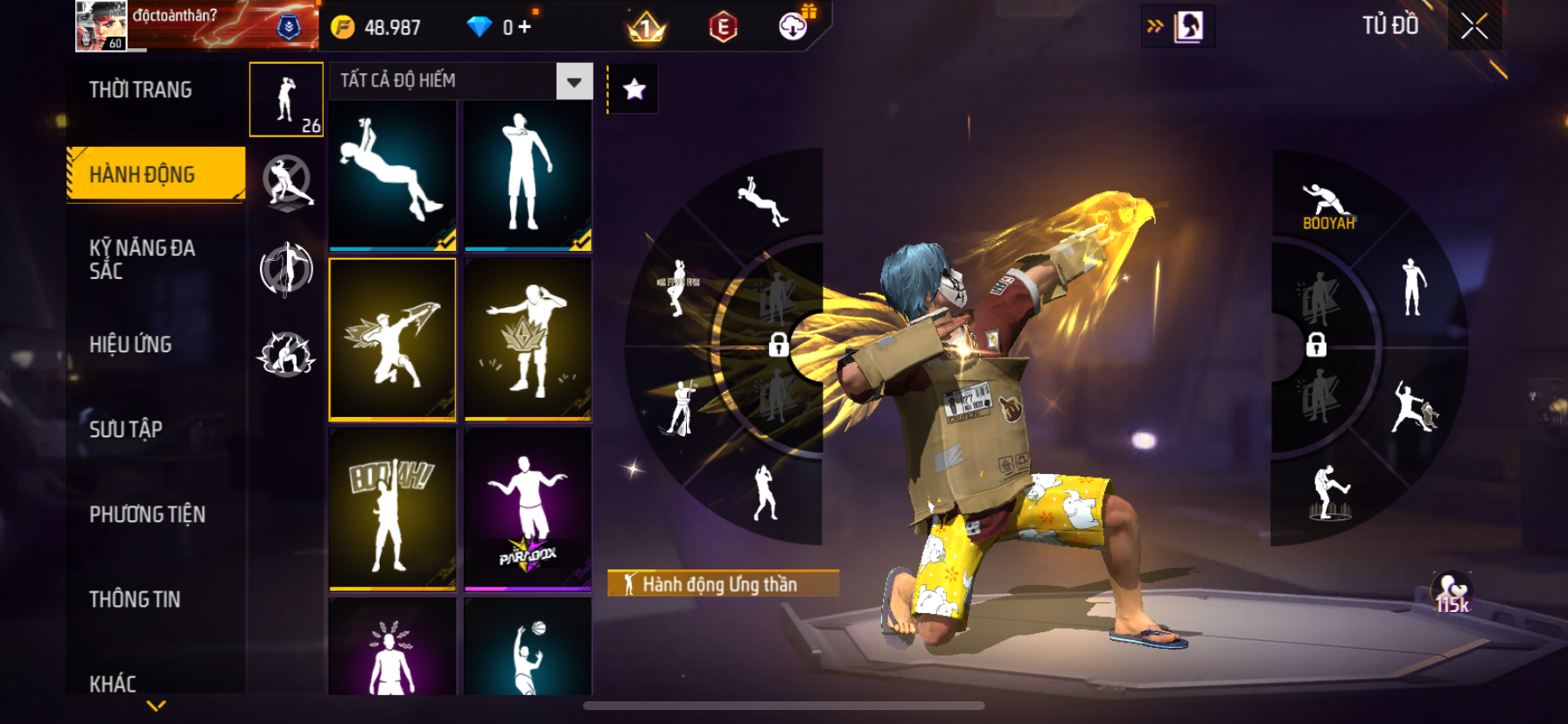This screenshot has height=724, width=1568.
Task: Open the red E badge icon
Action: pos(723,27)
